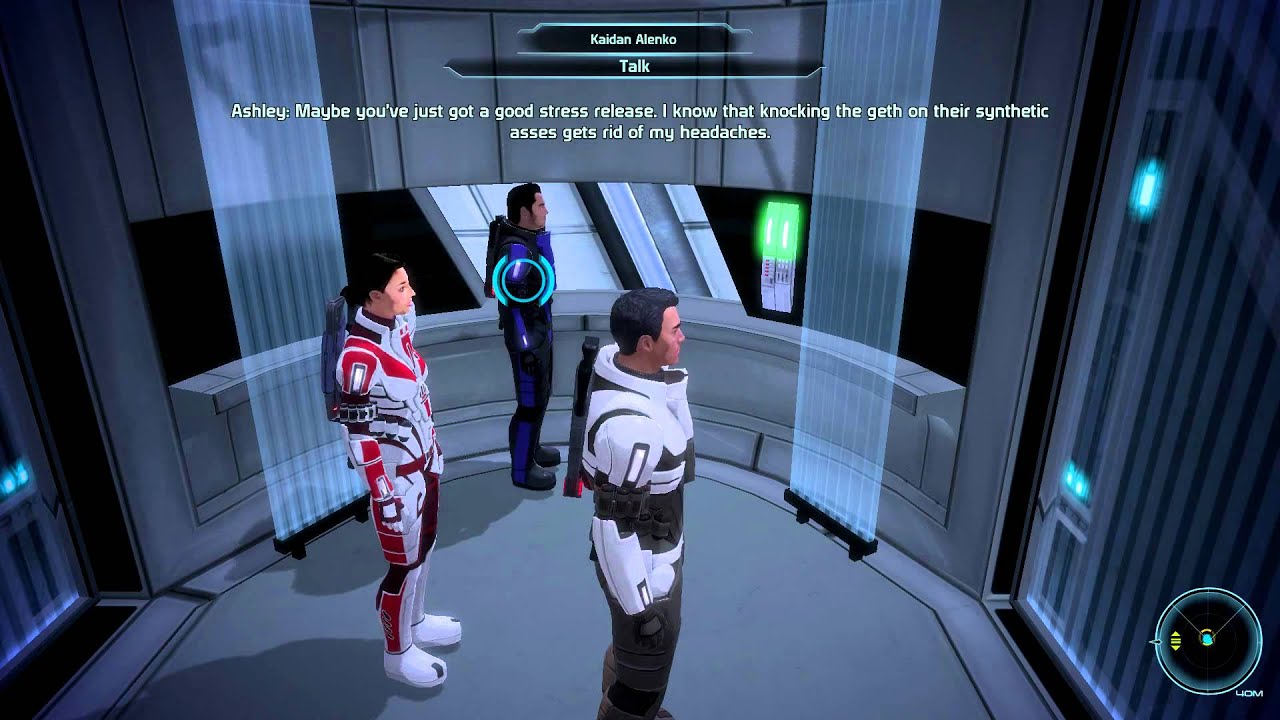
Task: Click the interaction ring around Kaidan
Action: (519, 278)
